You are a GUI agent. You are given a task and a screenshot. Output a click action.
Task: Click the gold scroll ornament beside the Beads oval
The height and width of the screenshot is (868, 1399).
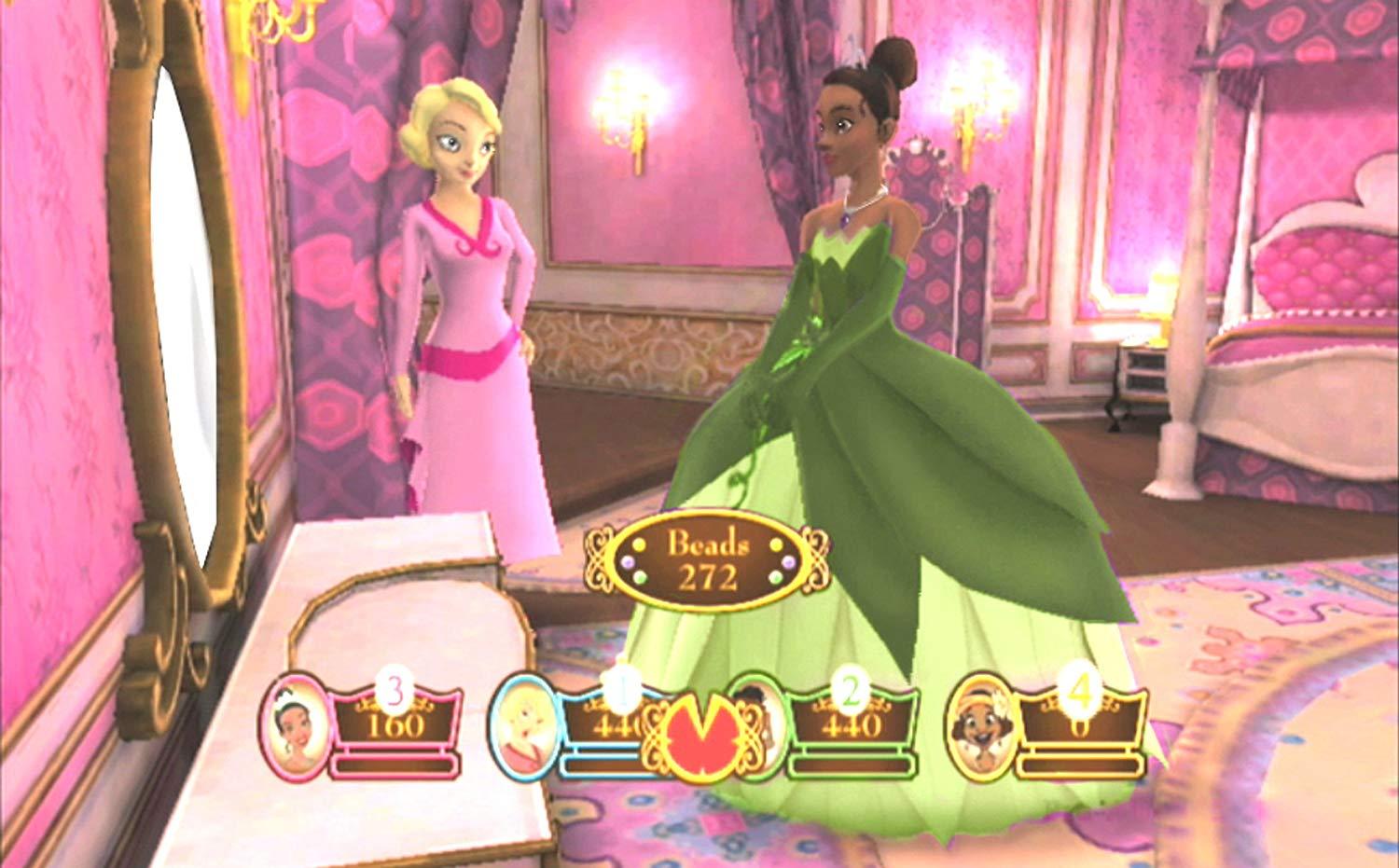[x=597, y=559]
